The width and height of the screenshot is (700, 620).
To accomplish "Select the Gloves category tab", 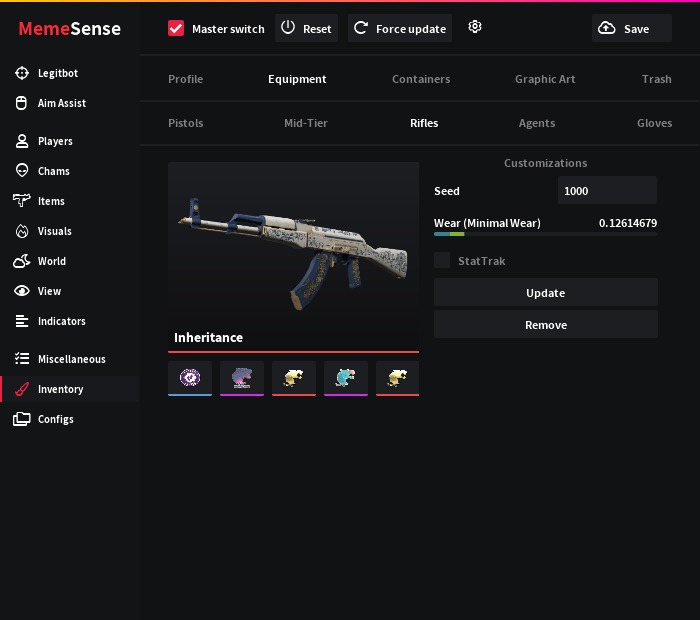I will tap(654, 123).
